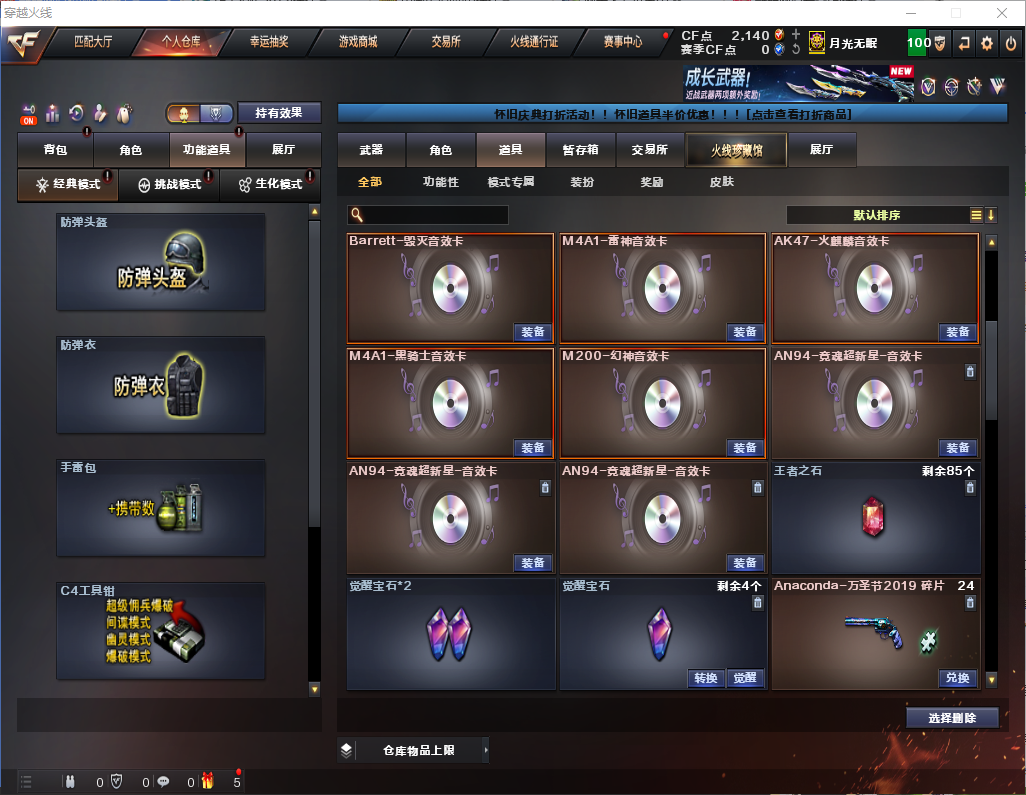Filter items by 功能性 category
This screenshot has width=1026, height=795.
coord(440,182)
